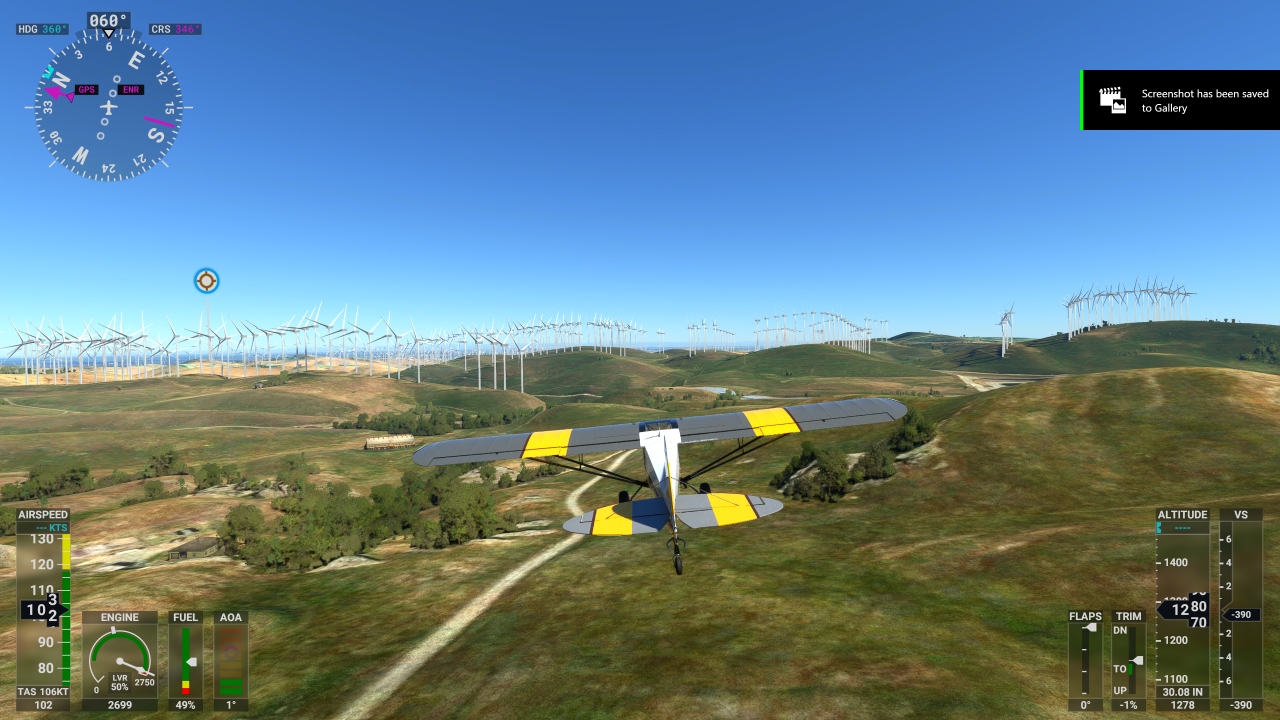Select the waypoint marker in the sky
Image resolution: width=1280 pixels, height=720 pixels.
[205, 281]
